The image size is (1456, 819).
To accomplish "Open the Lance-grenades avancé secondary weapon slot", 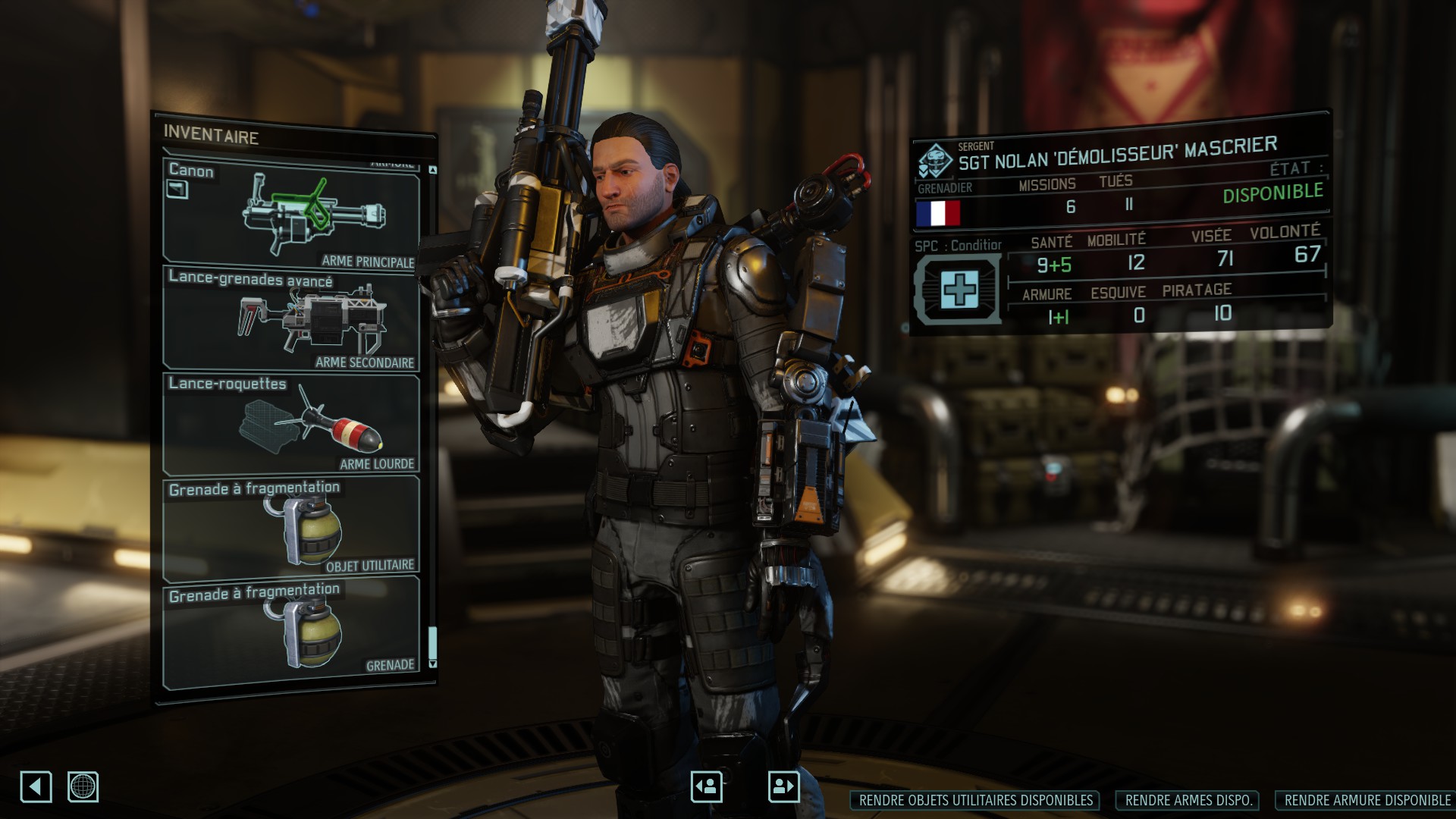I will coord(291,318).
